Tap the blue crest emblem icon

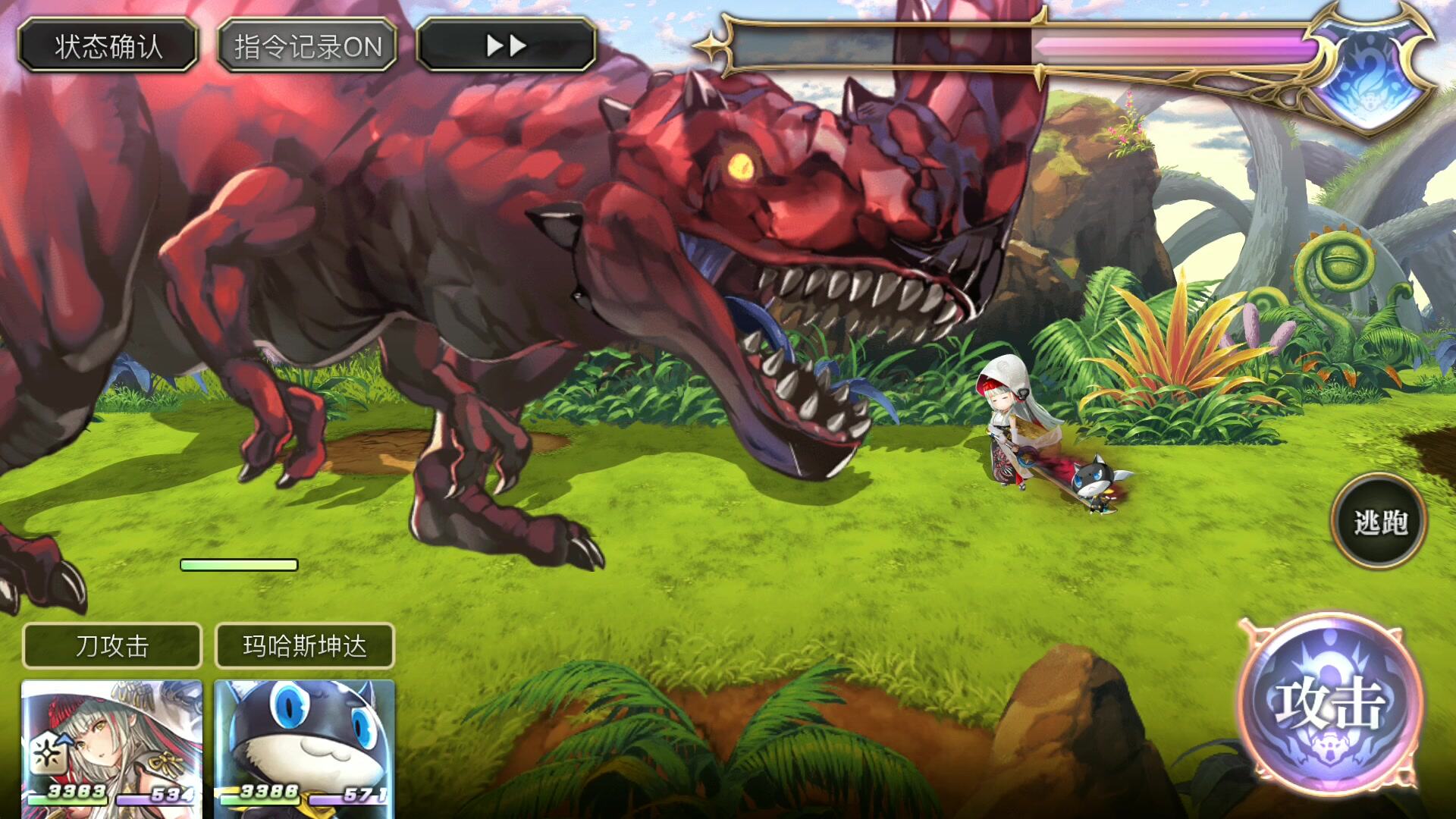pos(1371,74)
